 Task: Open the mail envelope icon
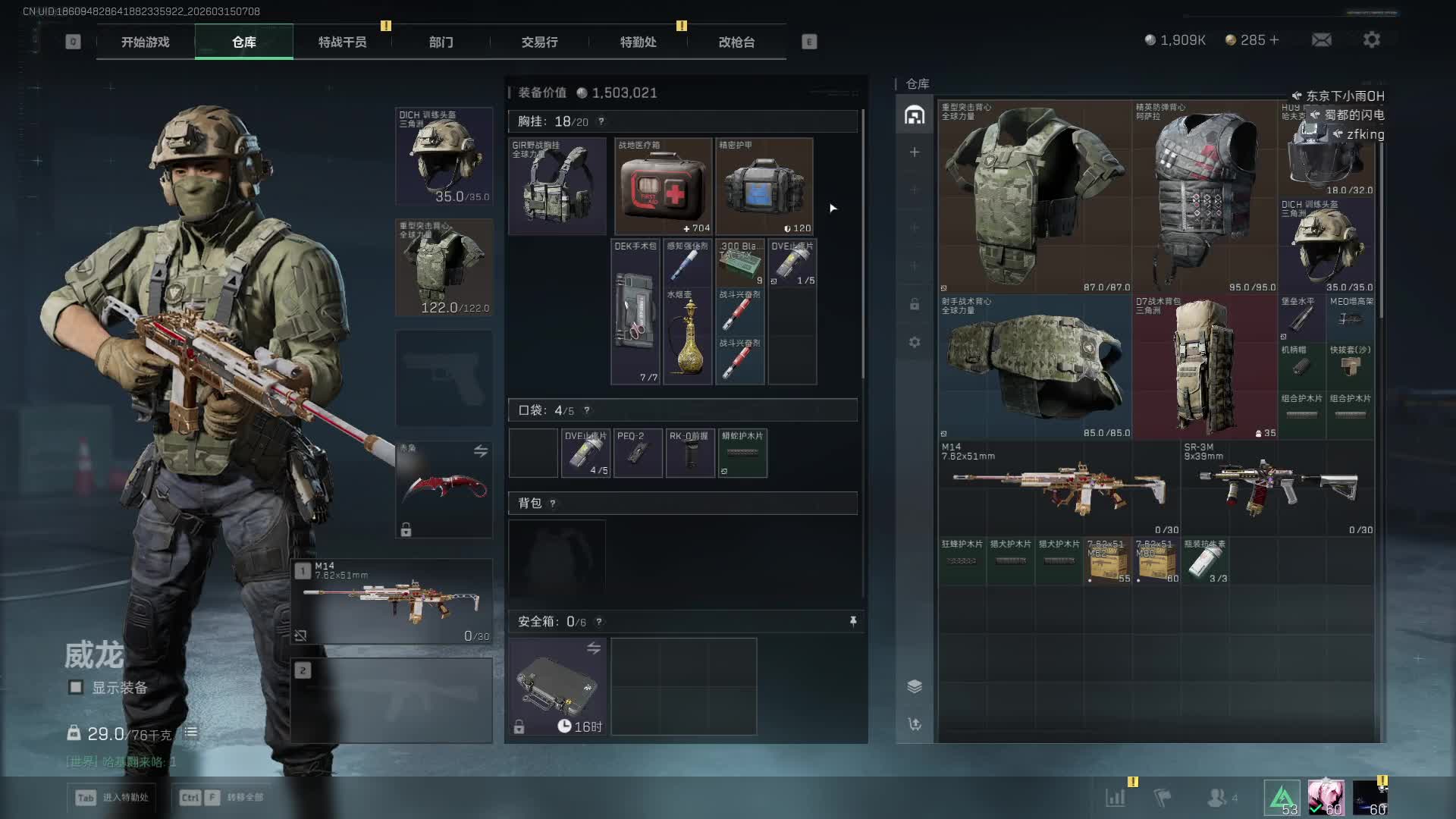1321,39
